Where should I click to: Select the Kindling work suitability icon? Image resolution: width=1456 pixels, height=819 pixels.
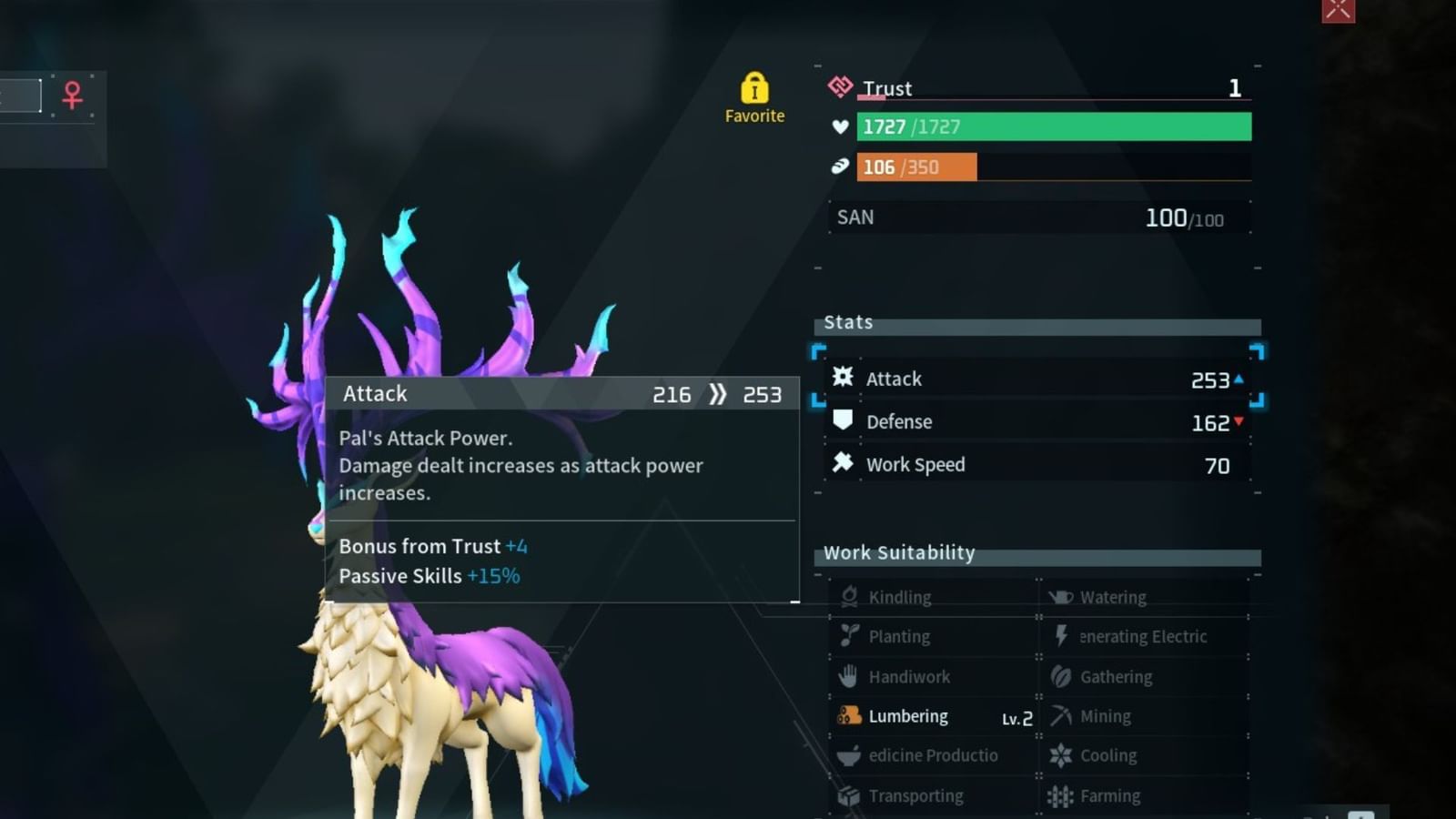pos(851,596)
